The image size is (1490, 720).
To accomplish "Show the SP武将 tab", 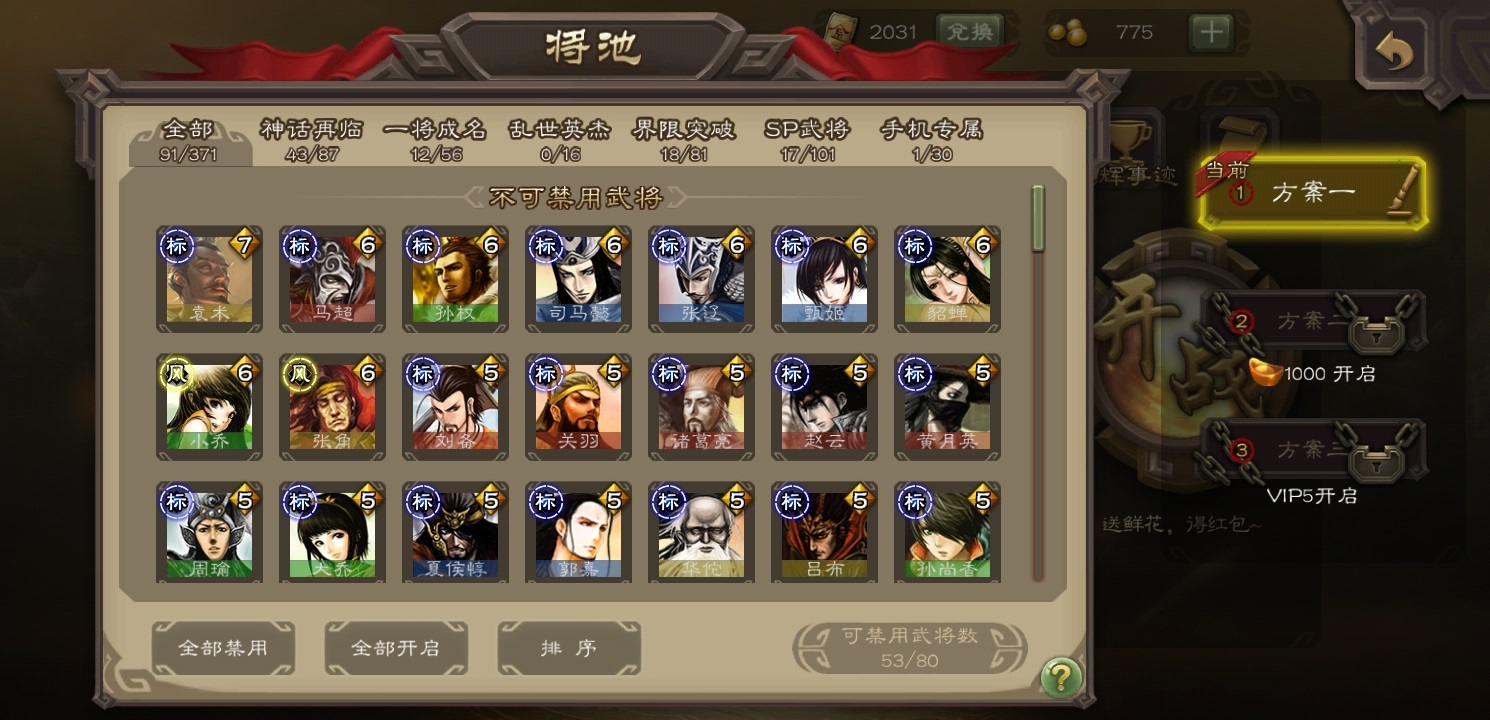I will tap(807, 139).
